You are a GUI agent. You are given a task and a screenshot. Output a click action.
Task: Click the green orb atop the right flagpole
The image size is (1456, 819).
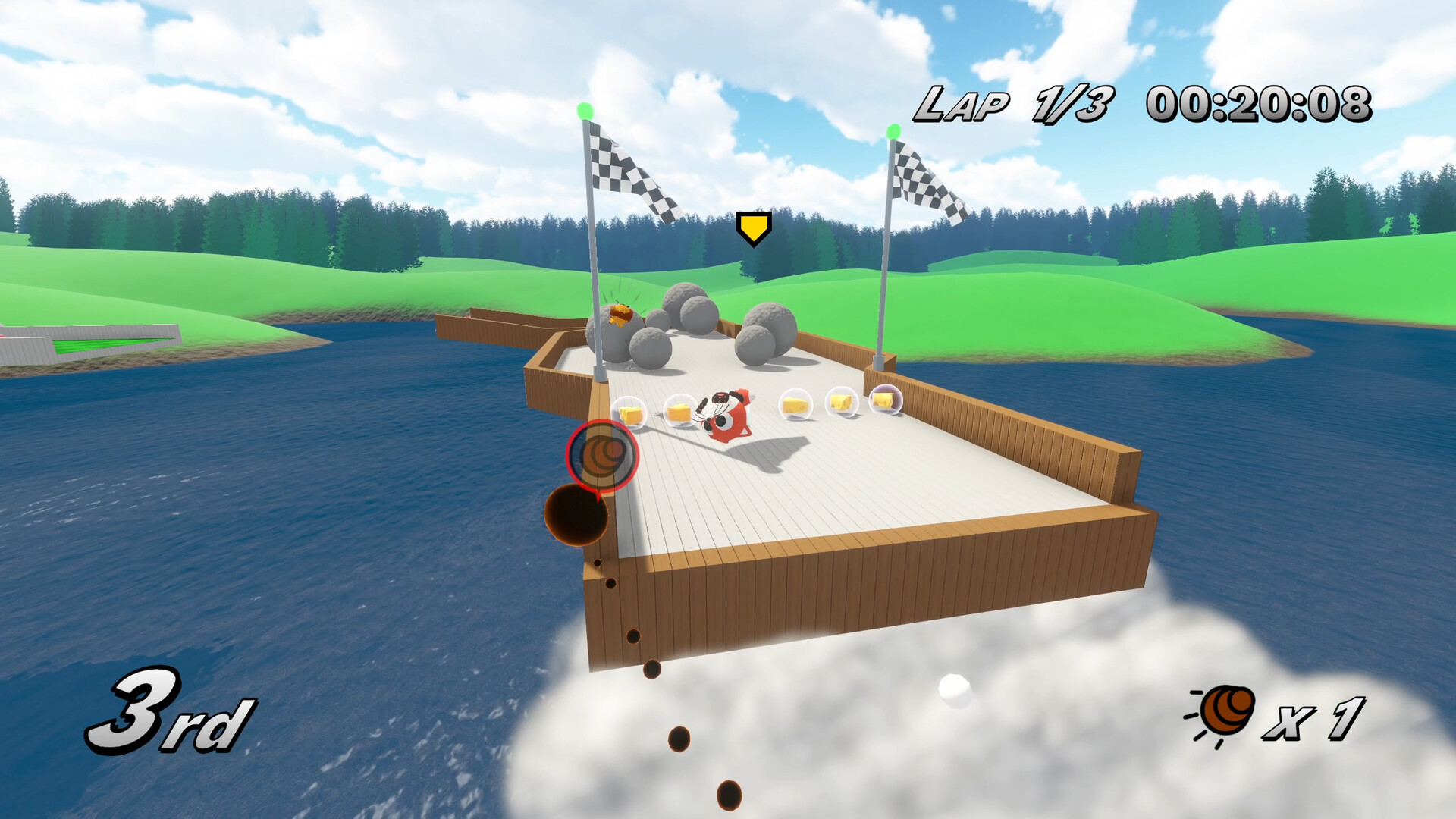point(896,130)
